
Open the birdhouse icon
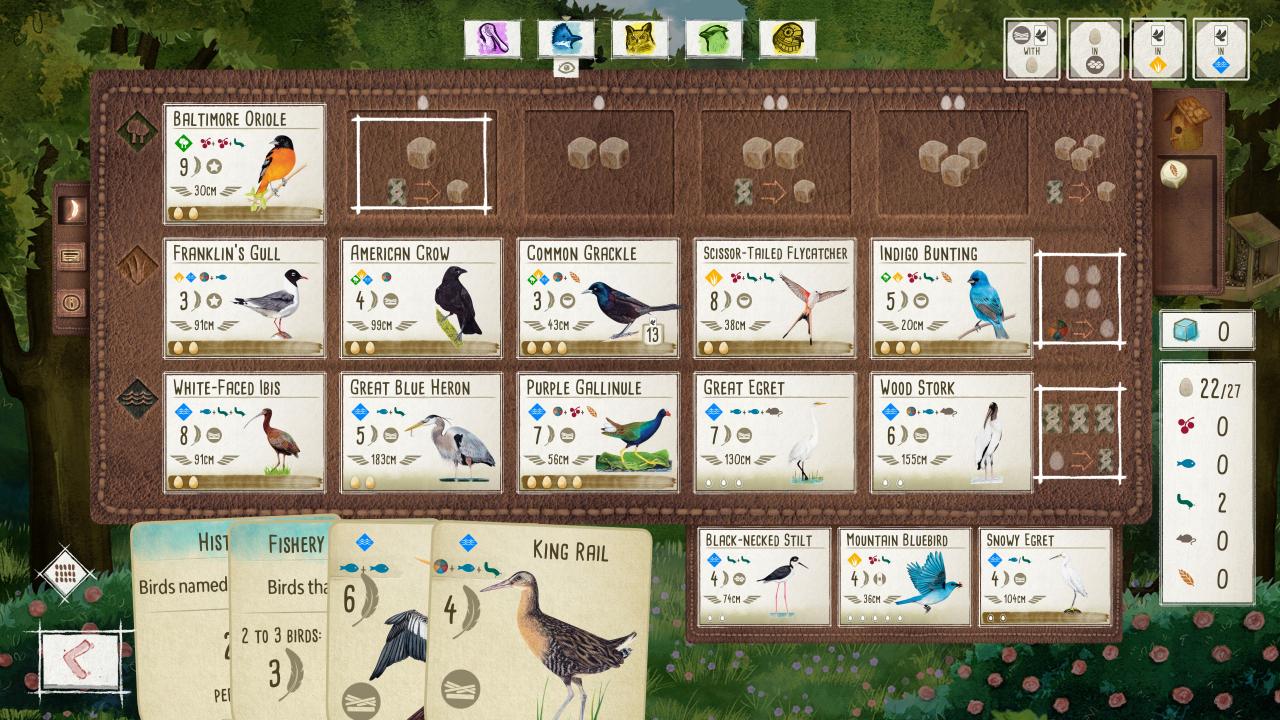point(1187,123)
